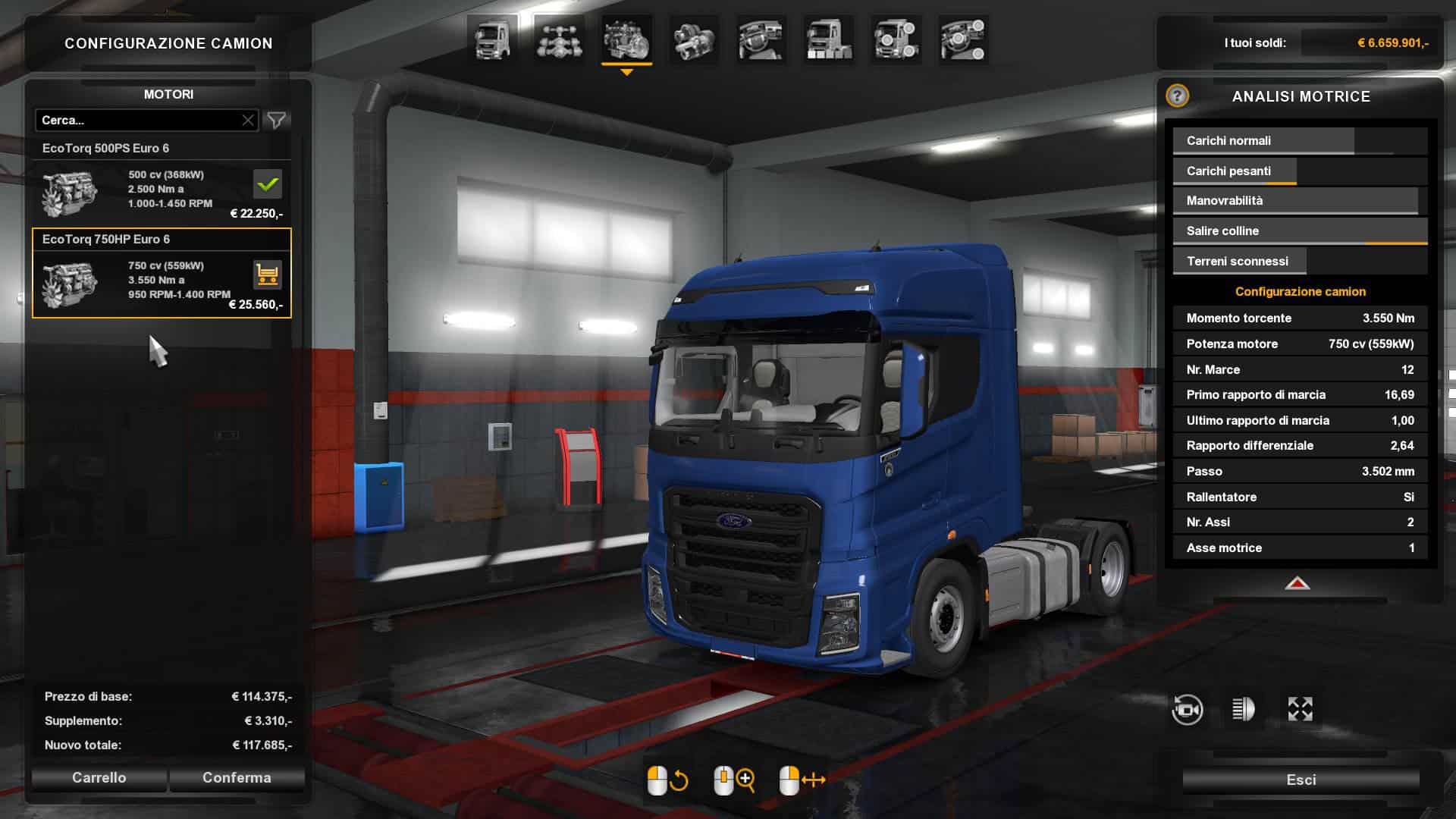Confirm the purchase with Conferma
The image size is (1456, 819).
[x=237, y=778]
